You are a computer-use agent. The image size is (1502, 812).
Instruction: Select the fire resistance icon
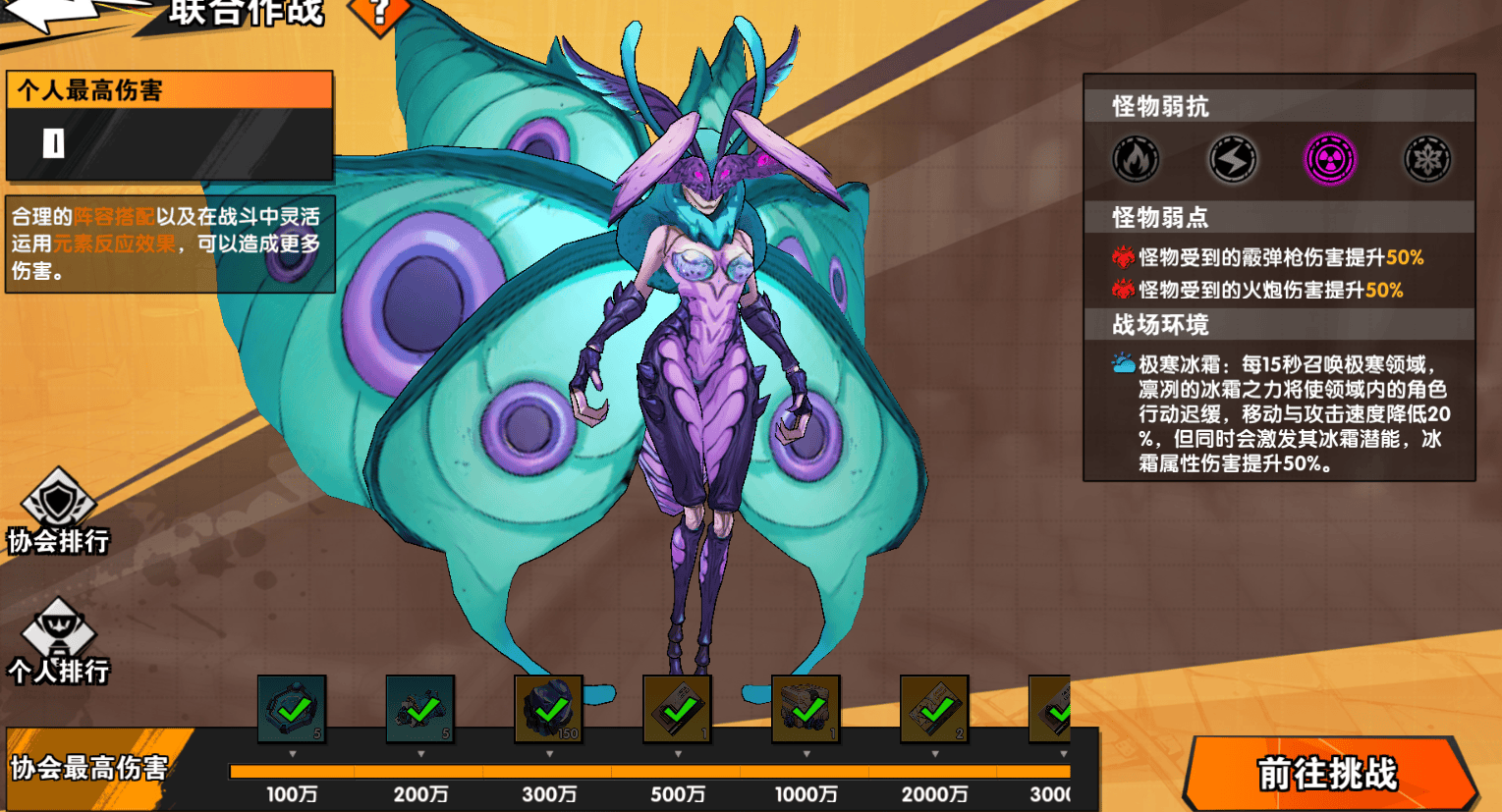[x=1136, y=159]
